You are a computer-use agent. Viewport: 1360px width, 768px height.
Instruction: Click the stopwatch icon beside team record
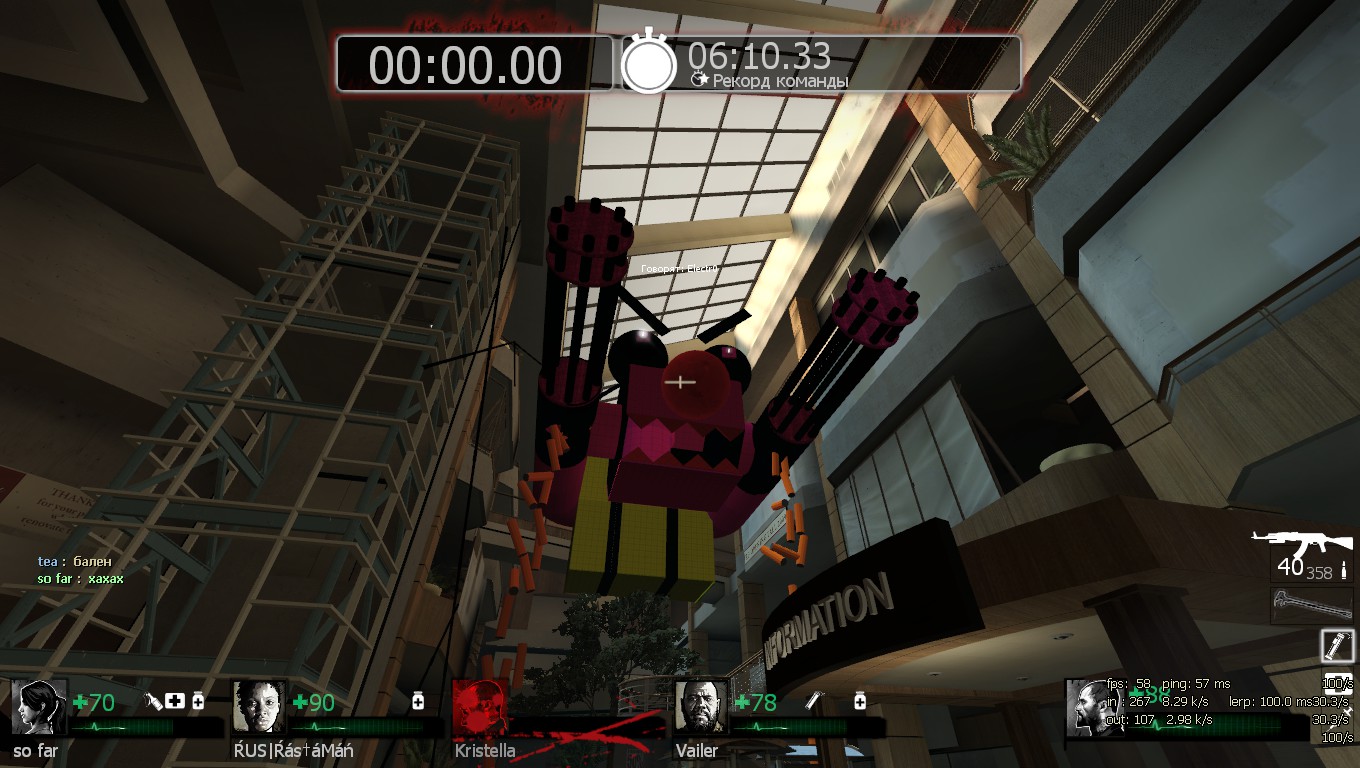click(649, 64)
